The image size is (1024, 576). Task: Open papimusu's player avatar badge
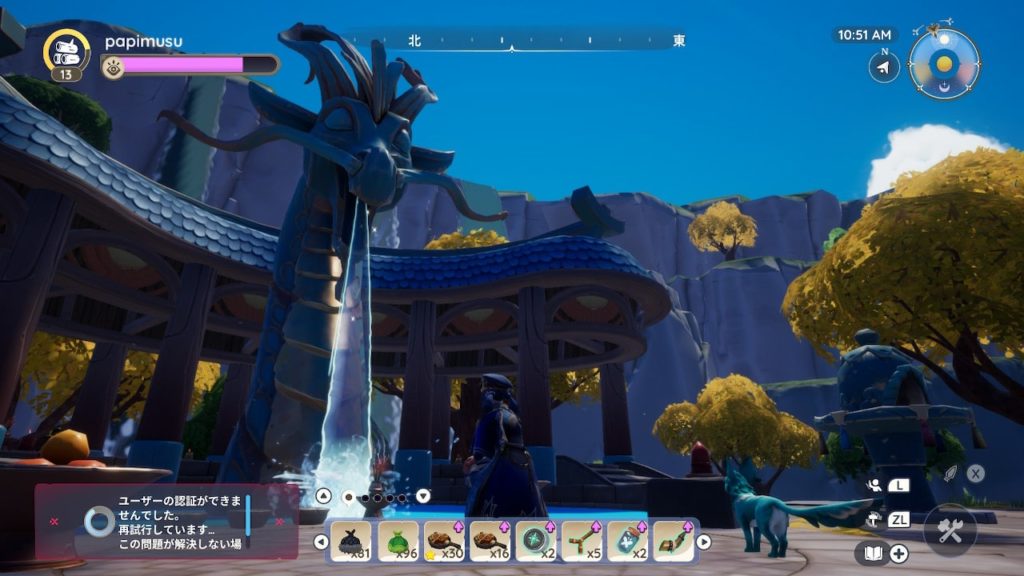tap(67, 52)
